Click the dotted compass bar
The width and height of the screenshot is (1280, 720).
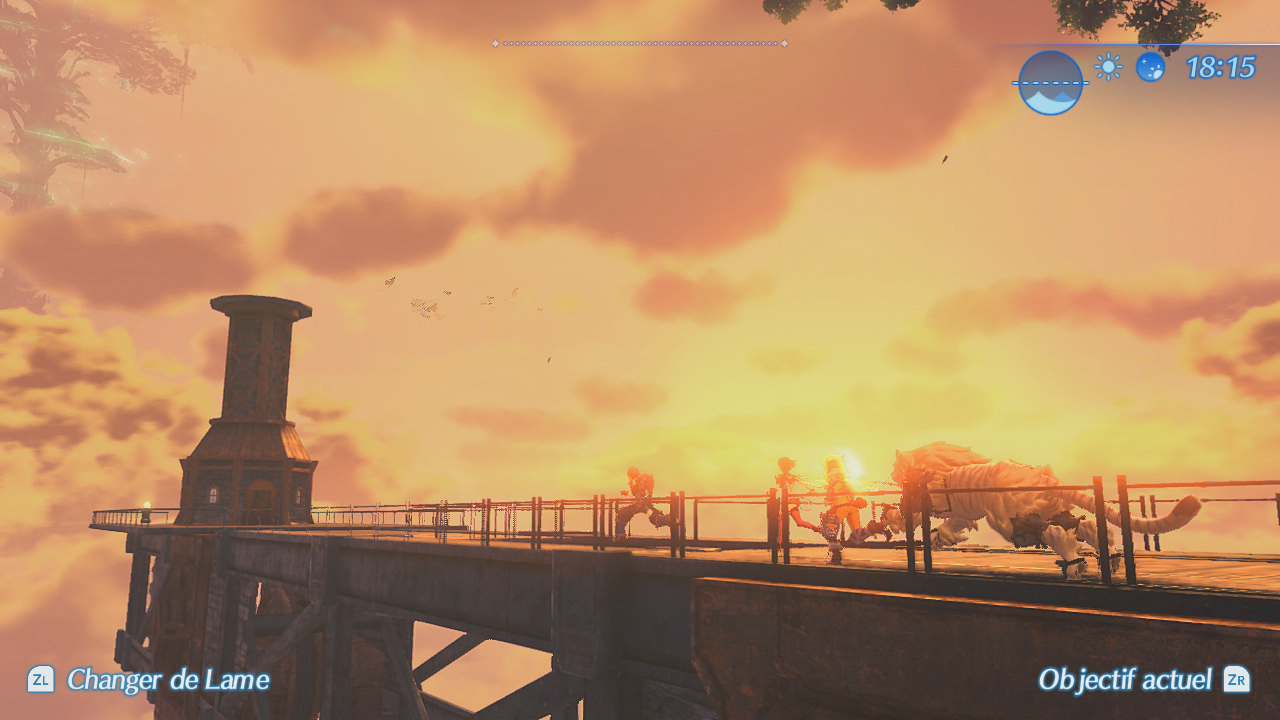click(640, 44)
